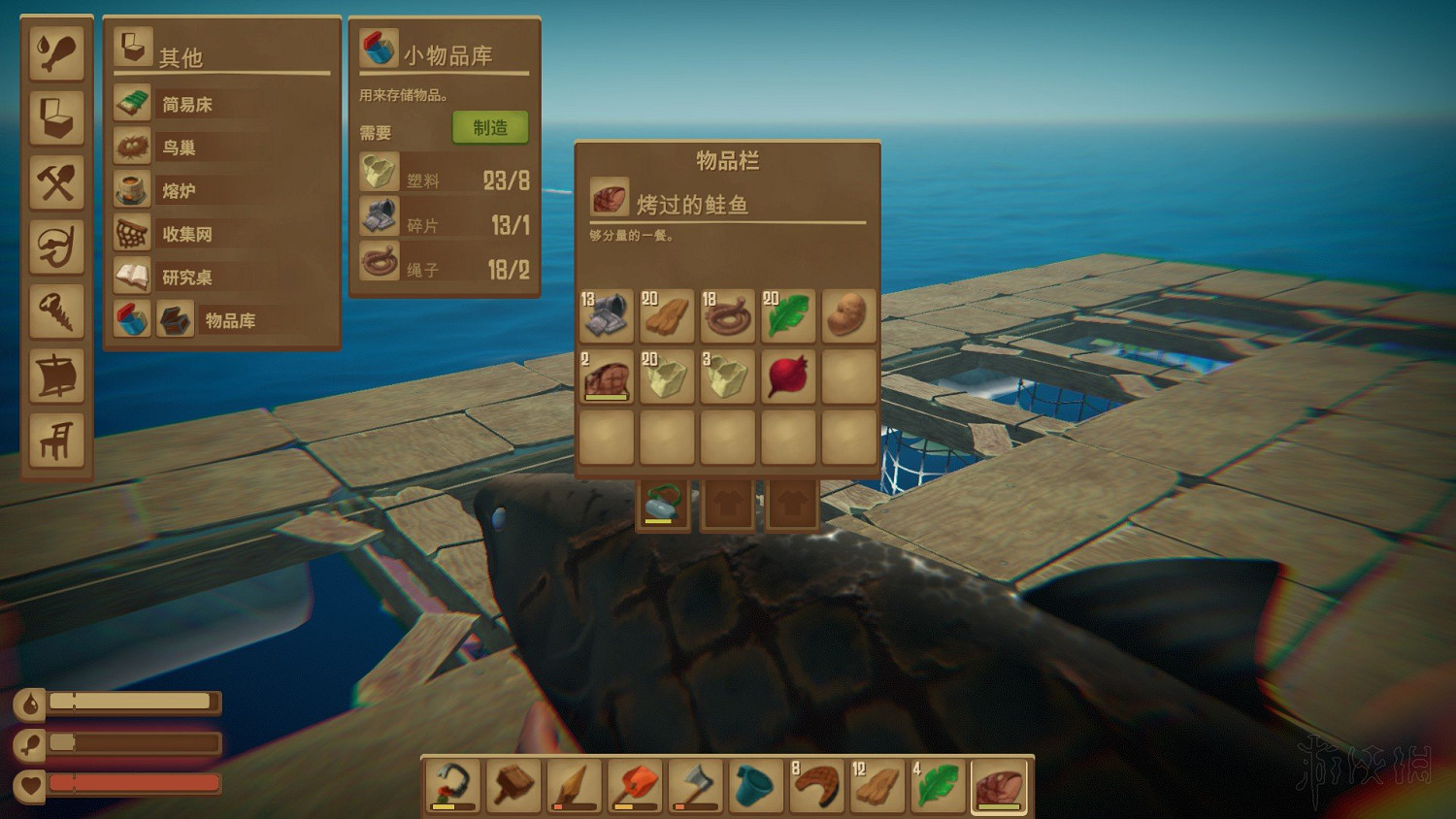Select the diving equipment category icon
1456x819 pixels.
[x=57, y=246]
